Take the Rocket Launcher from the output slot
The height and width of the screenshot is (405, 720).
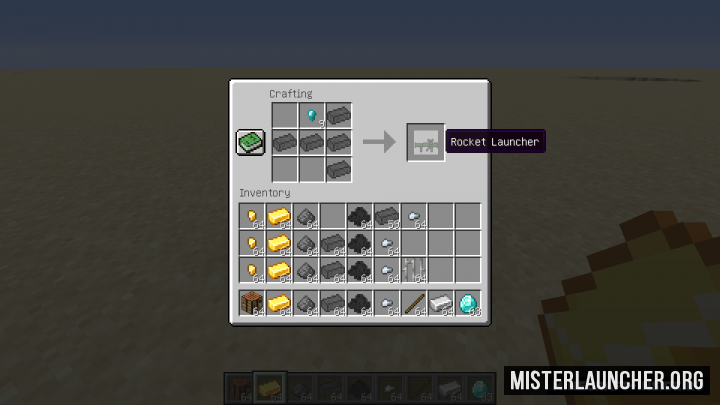425,142
